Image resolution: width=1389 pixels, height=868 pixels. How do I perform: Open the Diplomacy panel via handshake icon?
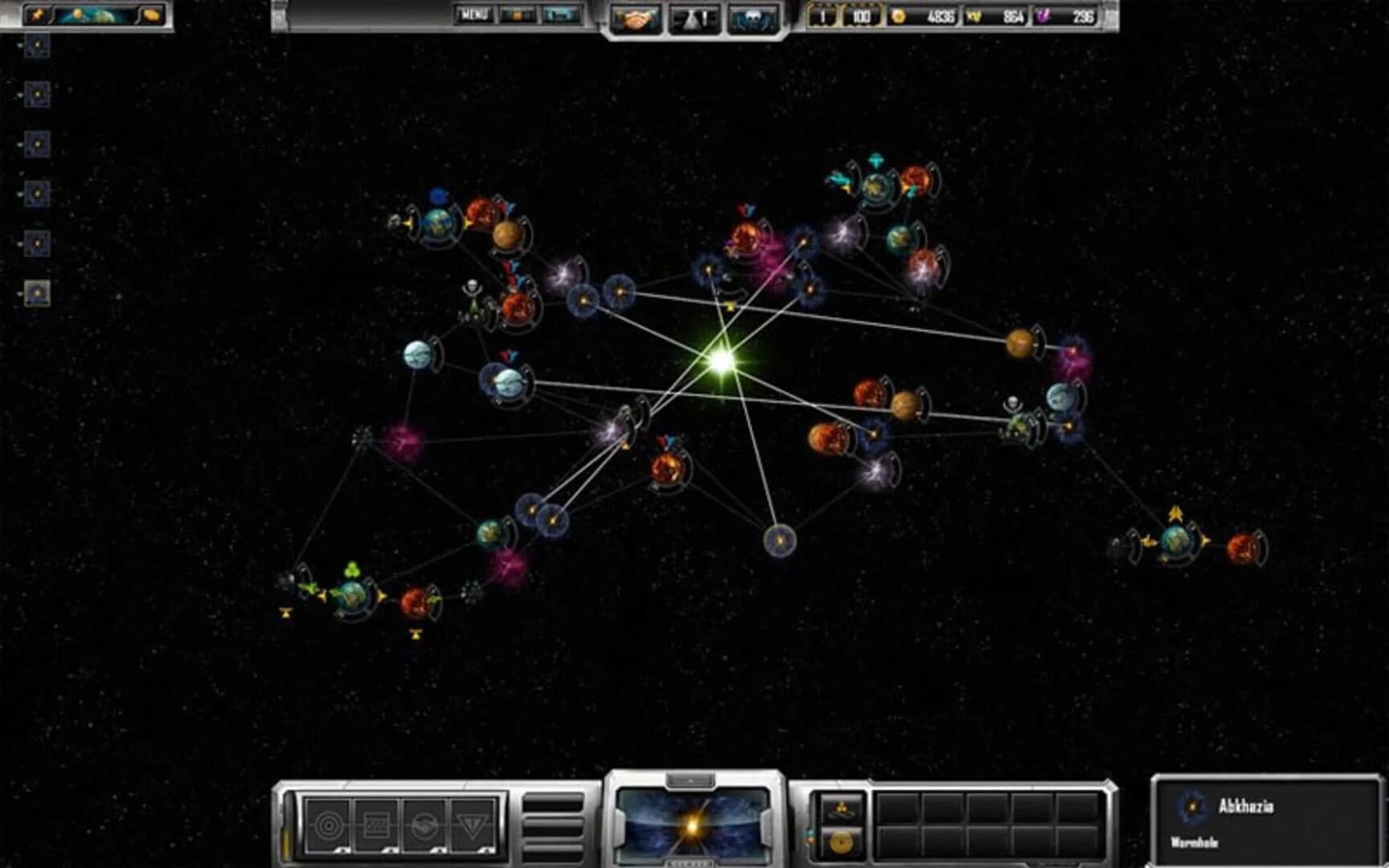(638, 17)
